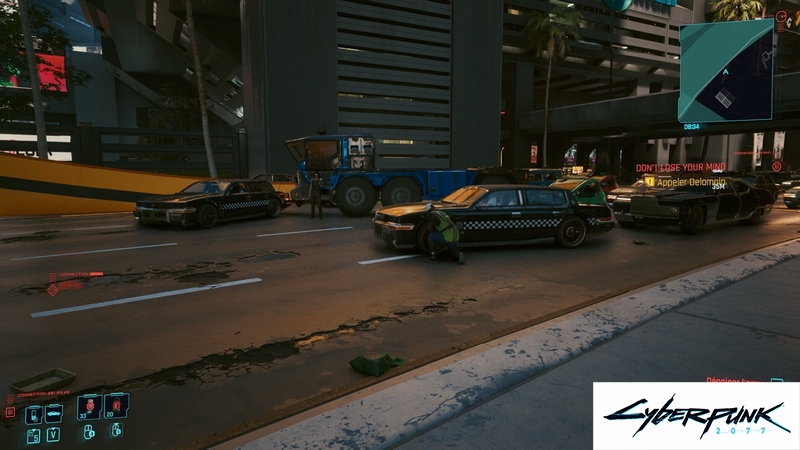This screenshot has height=450, width=800.
Task: Select the vehicle call icon
Action: [x=54, y=413]
